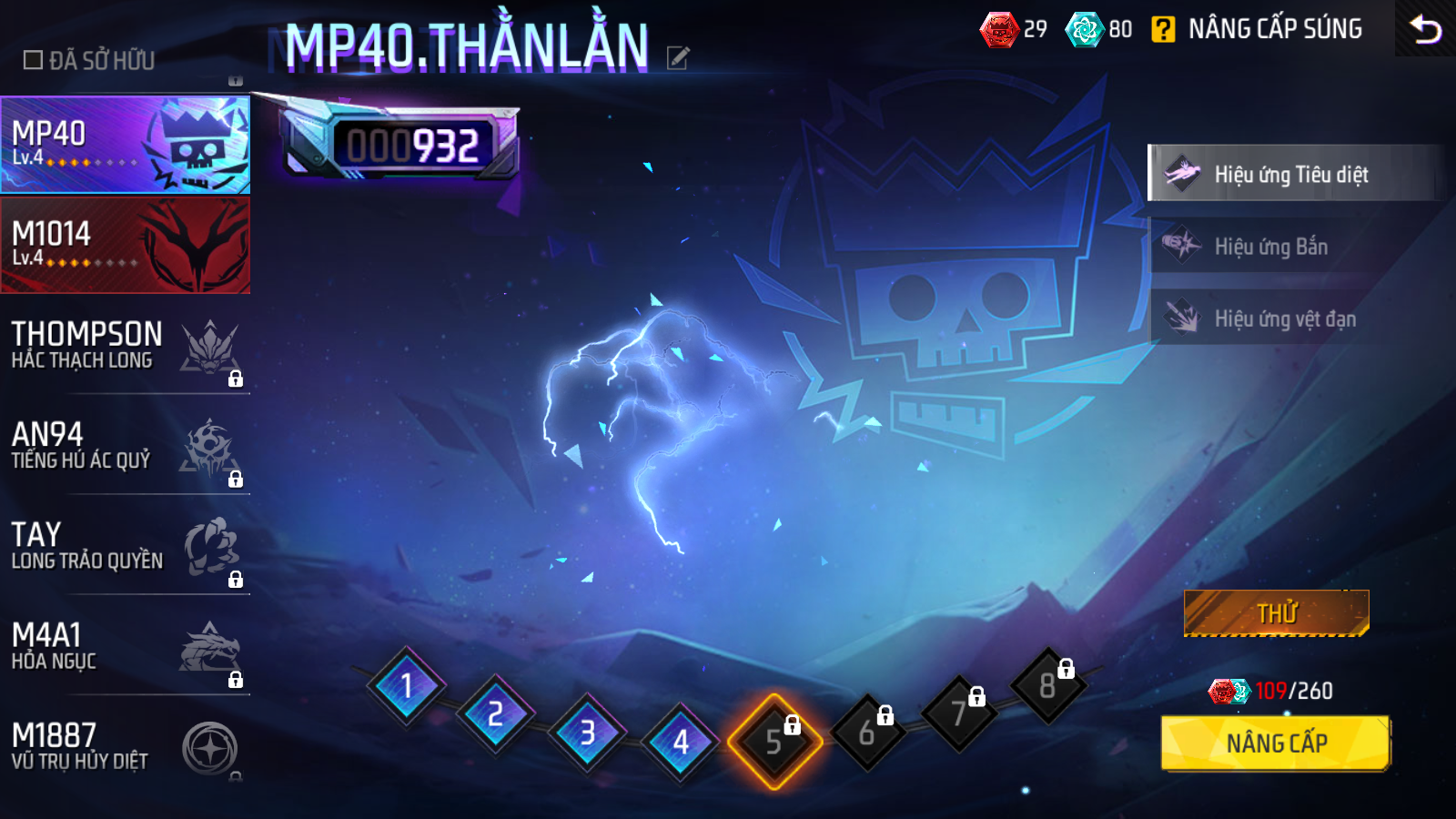
Task: Select THOMPSON Hắc Thạch Long
Action: tap(125, 347)
